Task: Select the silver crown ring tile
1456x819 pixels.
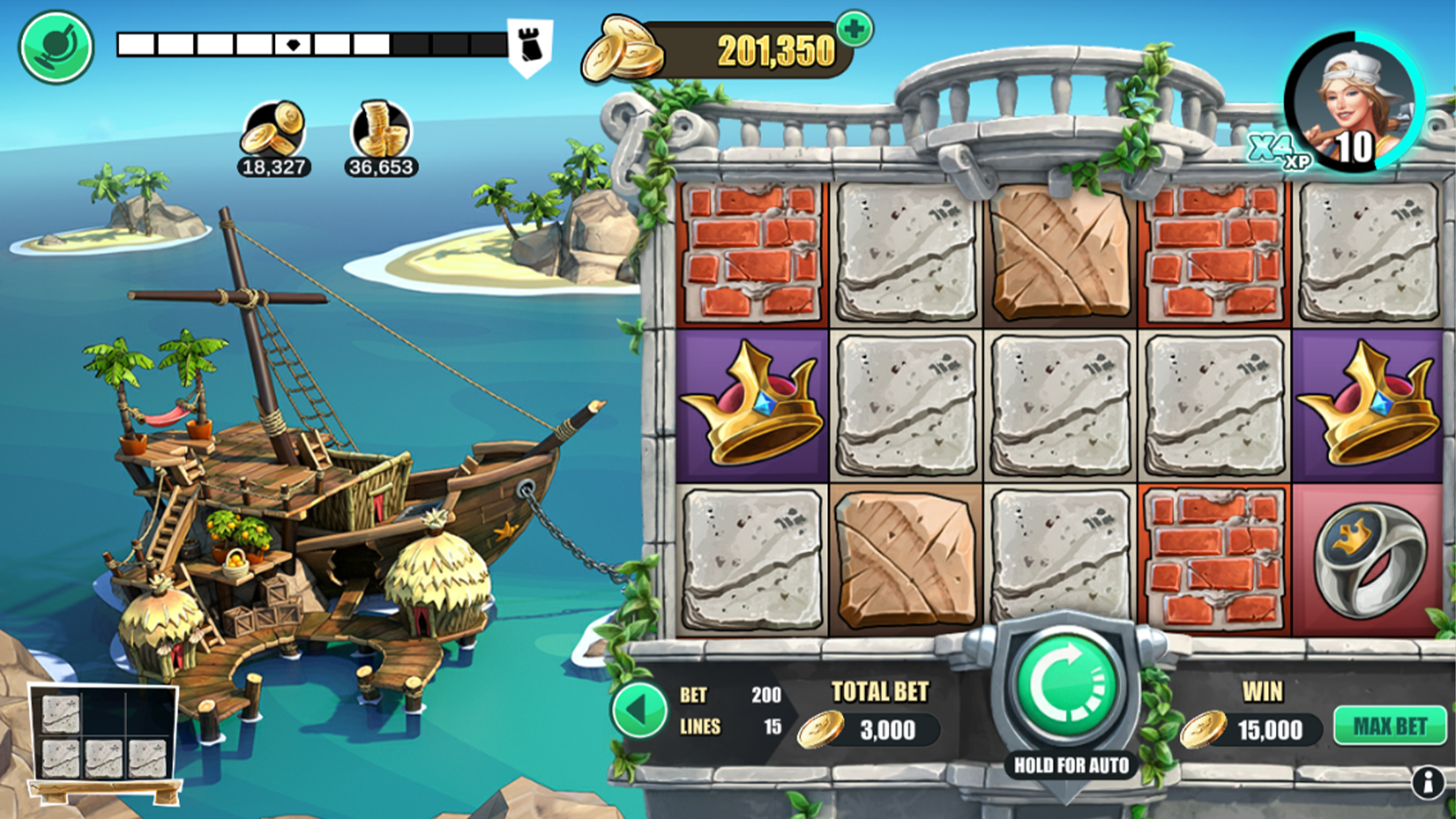Action: 1369,559
